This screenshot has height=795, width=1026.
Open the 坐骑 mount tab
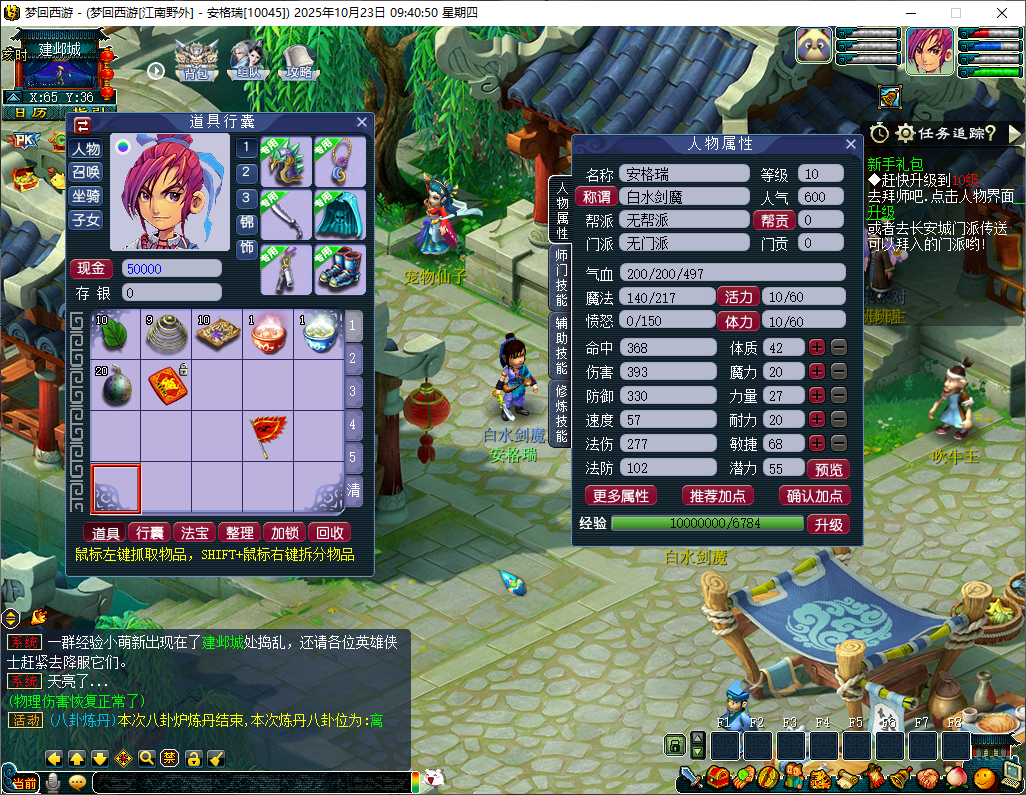click(x=86, y=196)
